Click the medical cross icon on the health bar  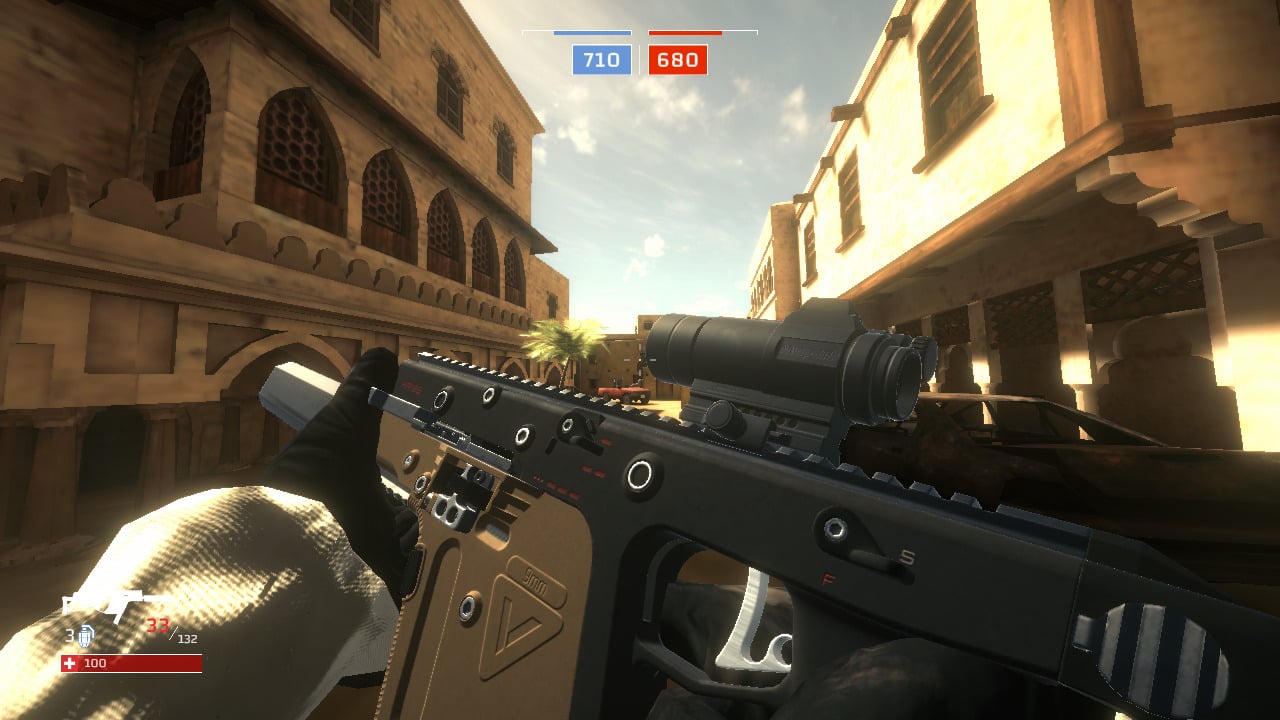(69, 663)
